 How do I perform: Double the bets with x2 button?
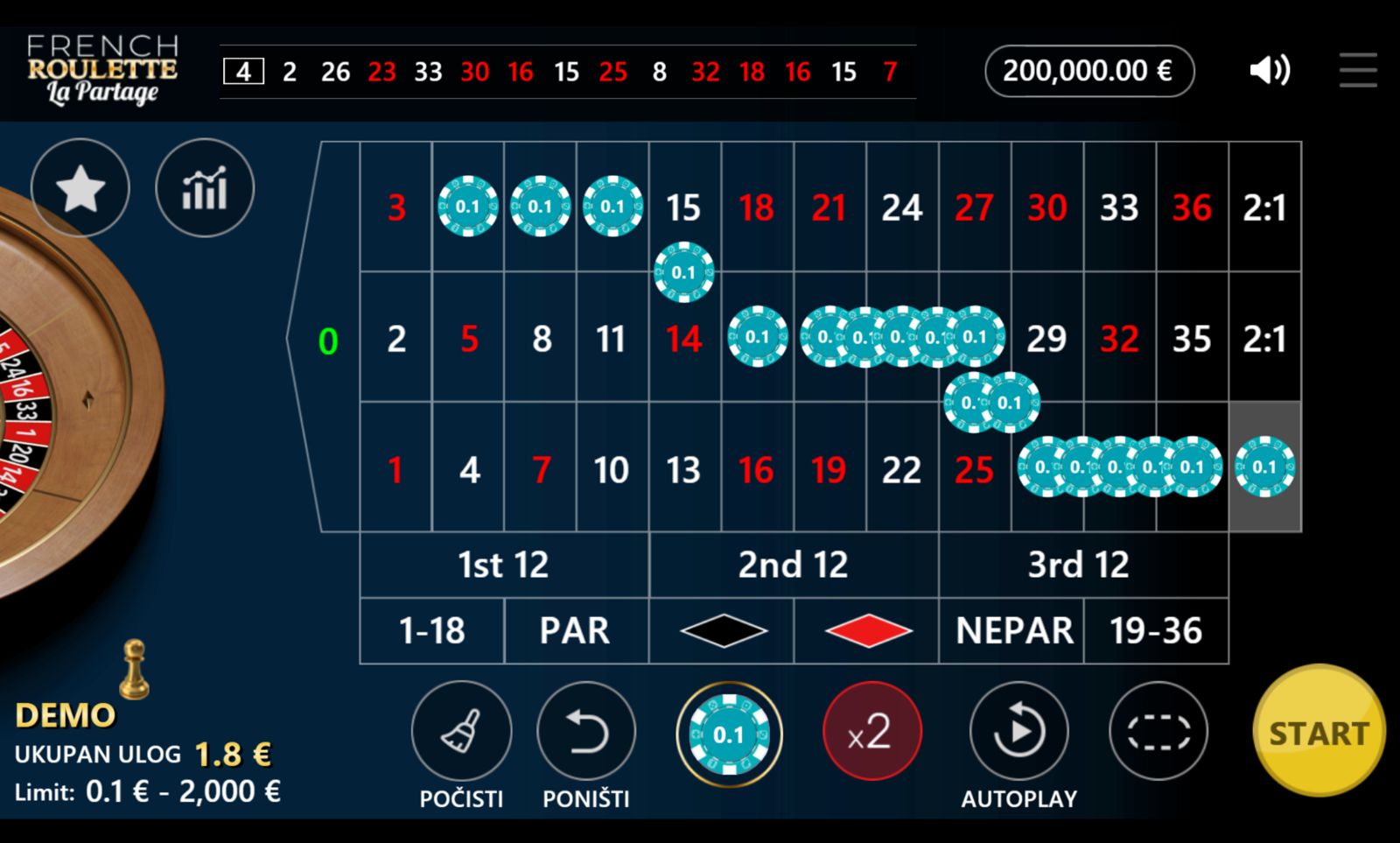pos(871,731)
